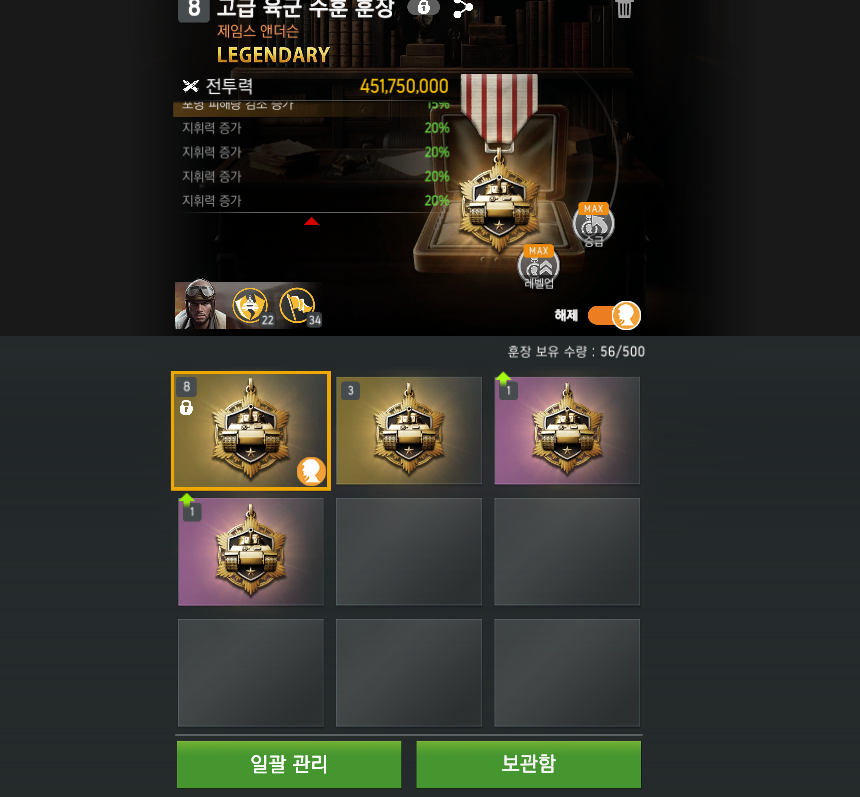Screen dimensions: 860x797
Task: Share the medal via the share icon
Action: tap(462, 9)
